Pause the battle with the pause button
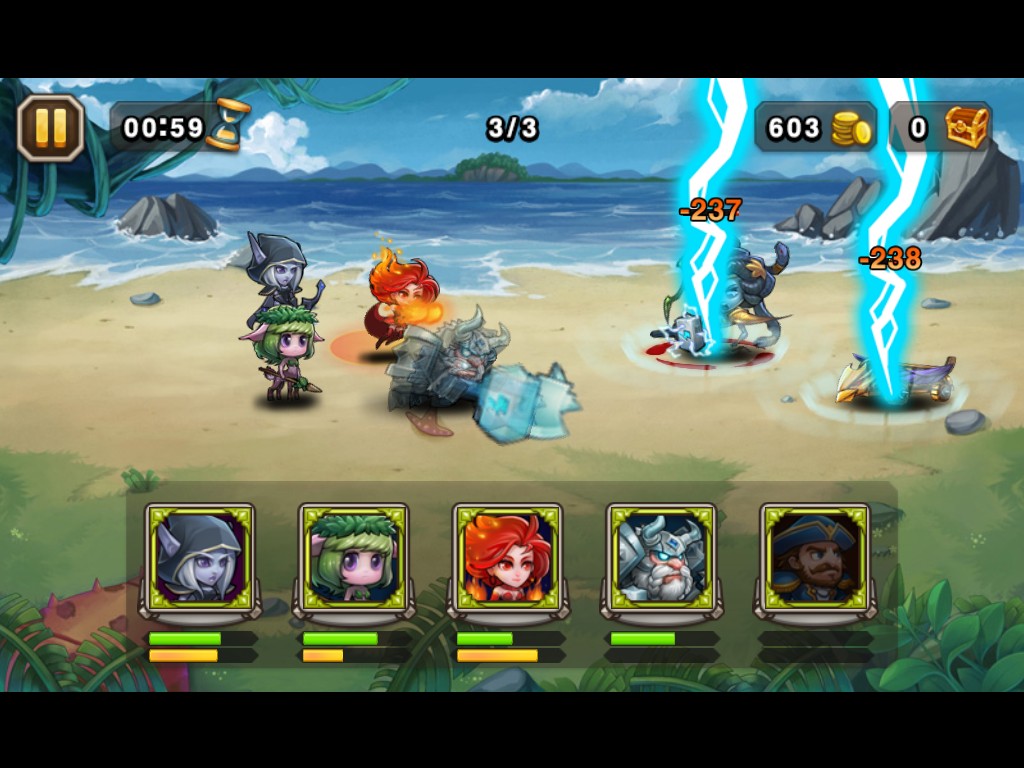 coord(50,128)
